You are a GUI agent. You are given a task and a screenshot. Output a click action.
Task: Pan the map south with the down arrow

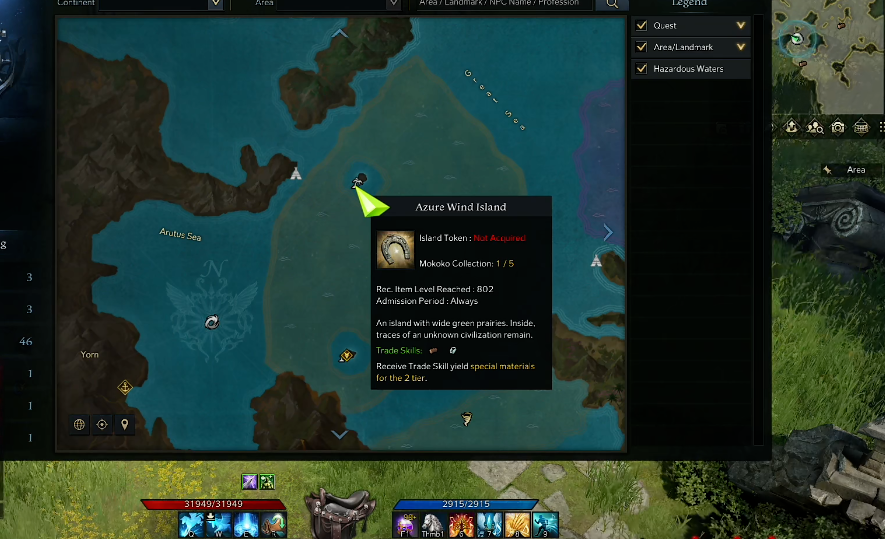pyautogui.click(x=340, y=434)
